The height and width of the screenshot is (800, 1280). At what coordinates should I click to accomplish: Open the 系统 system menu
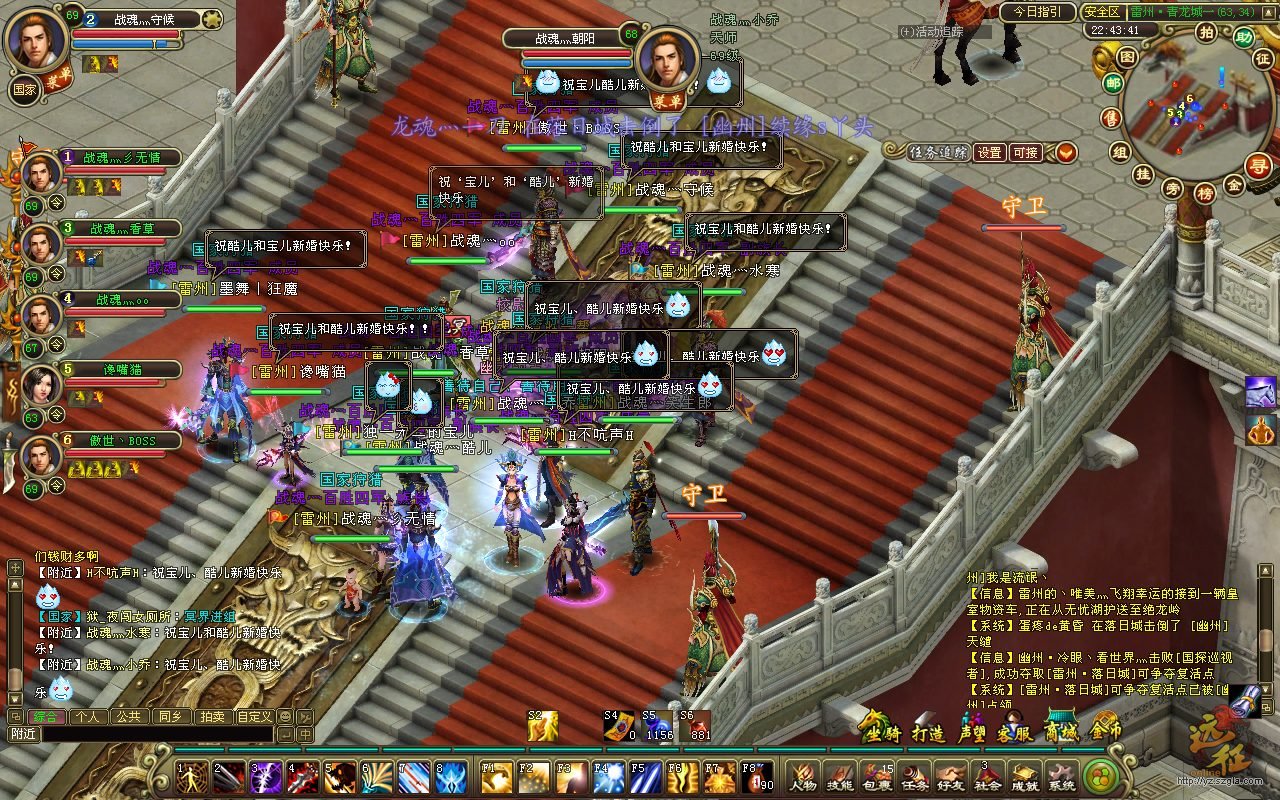tap(1061, 776)
